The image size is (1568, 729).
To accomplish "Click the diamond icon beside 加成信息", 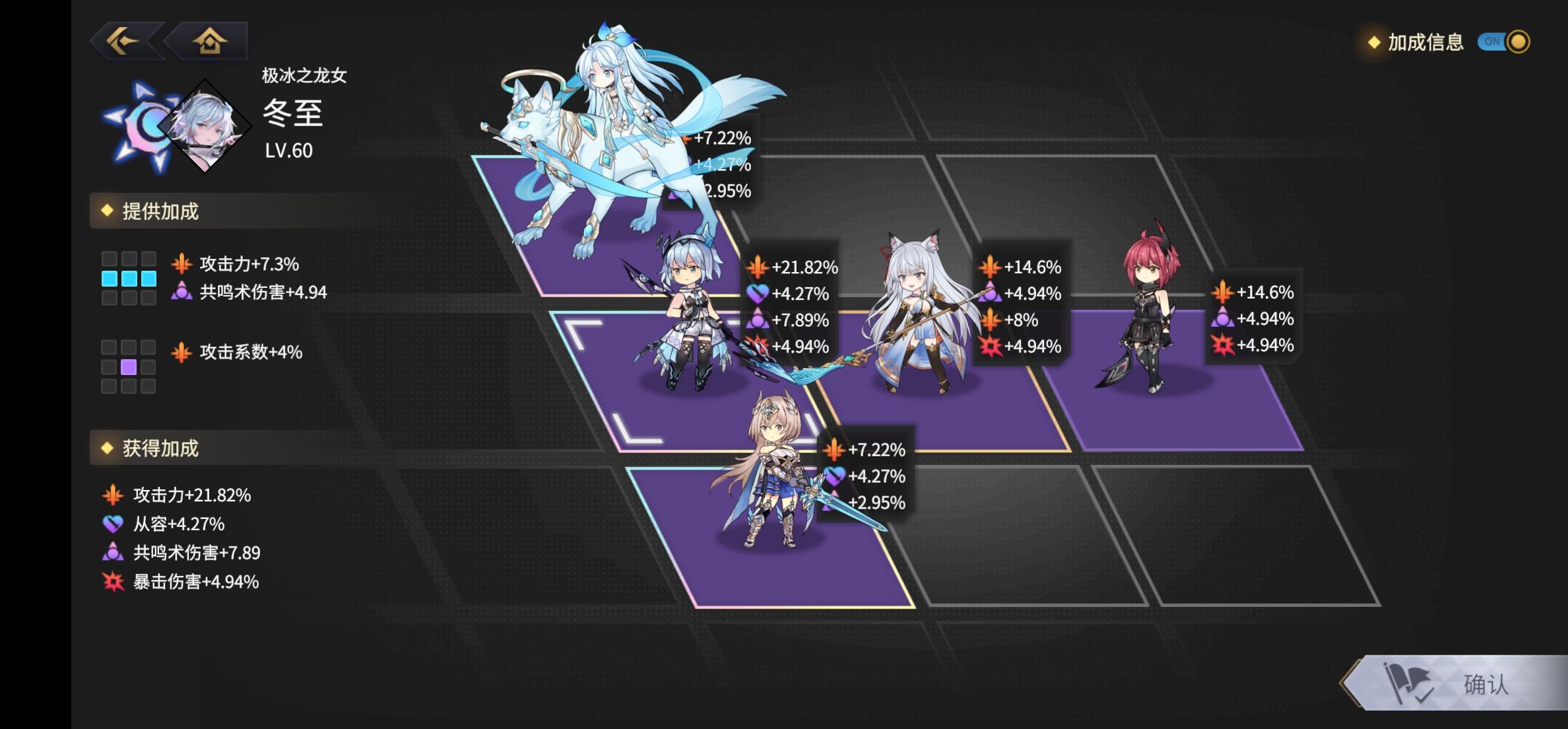I will point(1373,44).
